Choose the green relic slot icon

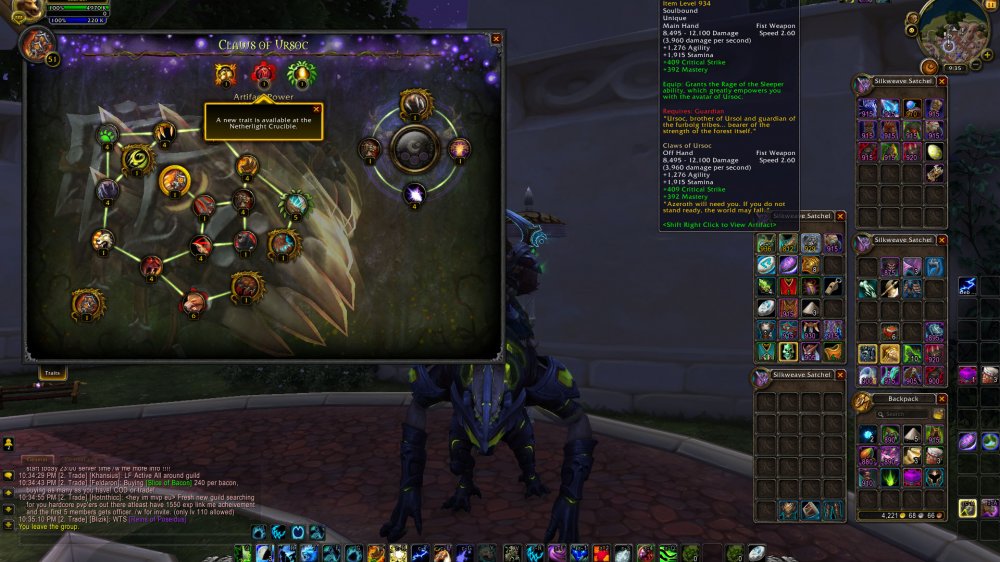point(298,73)
